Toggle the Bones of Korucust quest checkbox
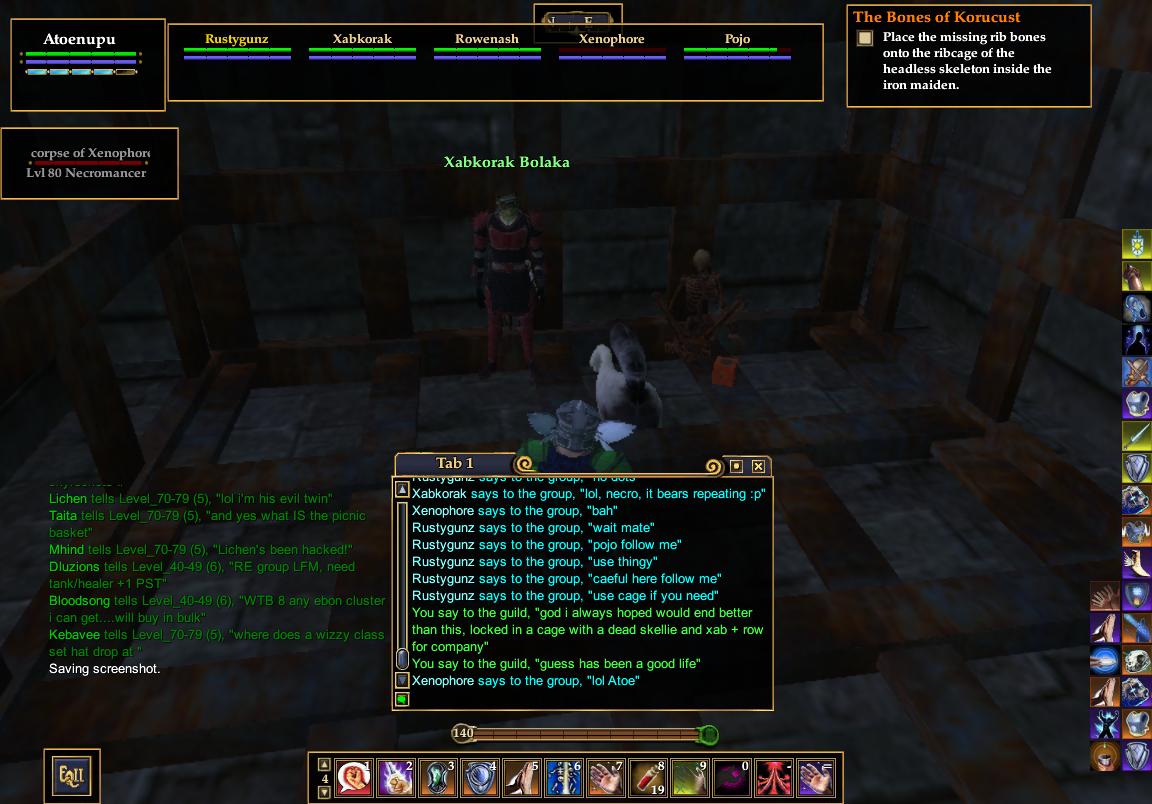 click(x=865, y=38)
